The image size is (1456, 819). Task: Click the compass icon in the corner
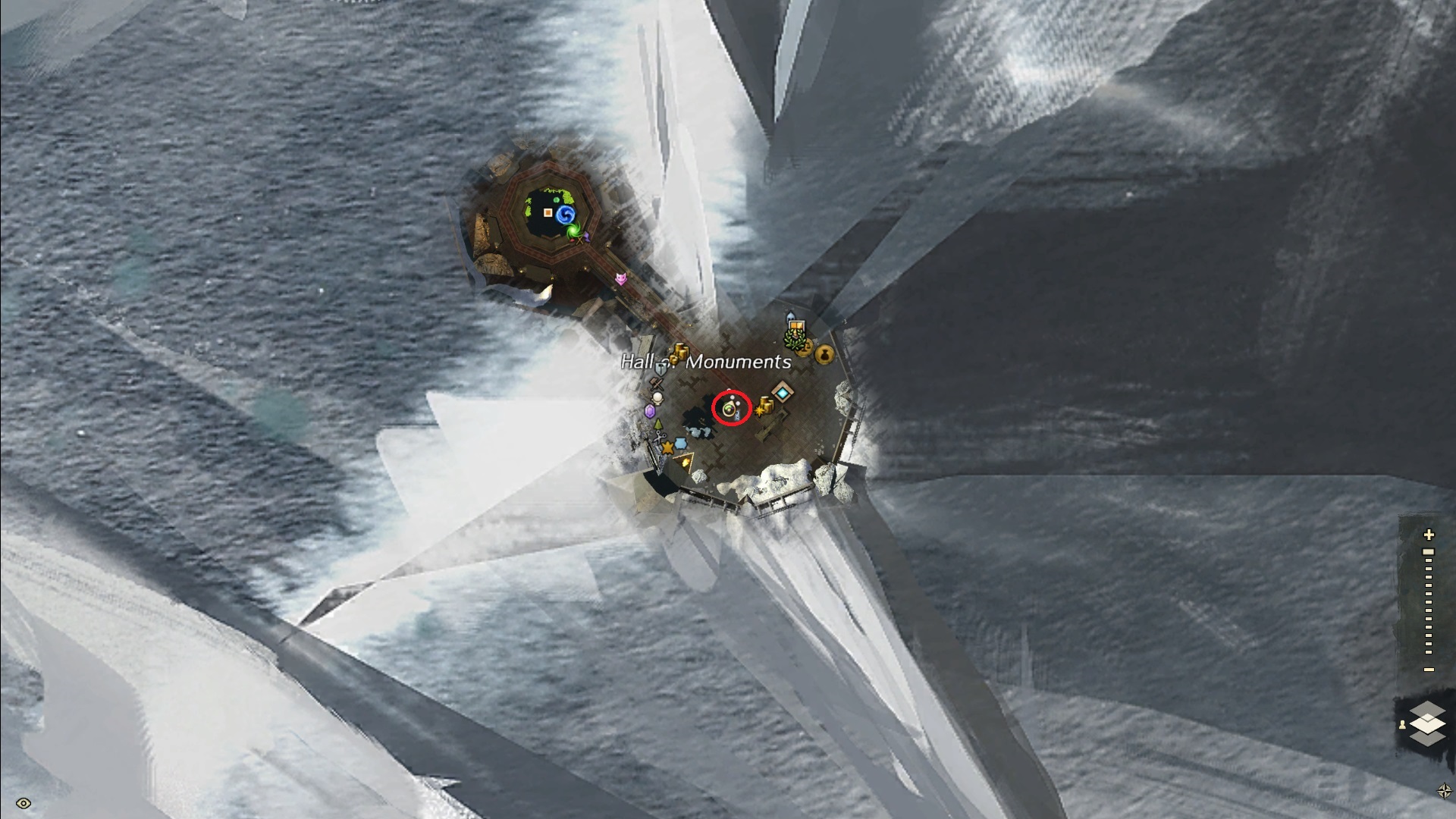(x=1444, y=791)
